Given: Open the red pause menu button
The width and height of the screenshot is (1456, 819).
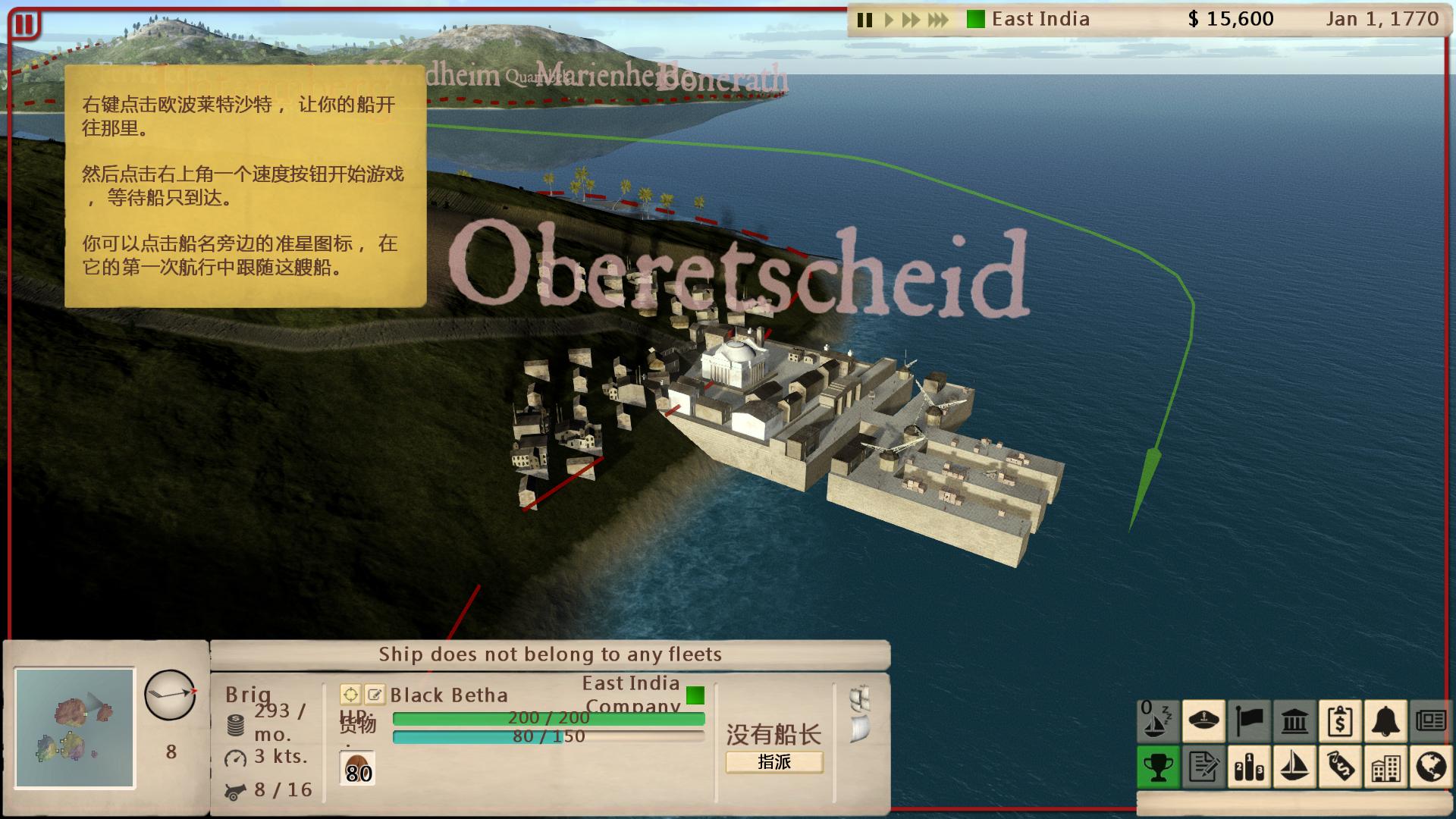Looking at the screenshot, I should click(x=24, y=24).
